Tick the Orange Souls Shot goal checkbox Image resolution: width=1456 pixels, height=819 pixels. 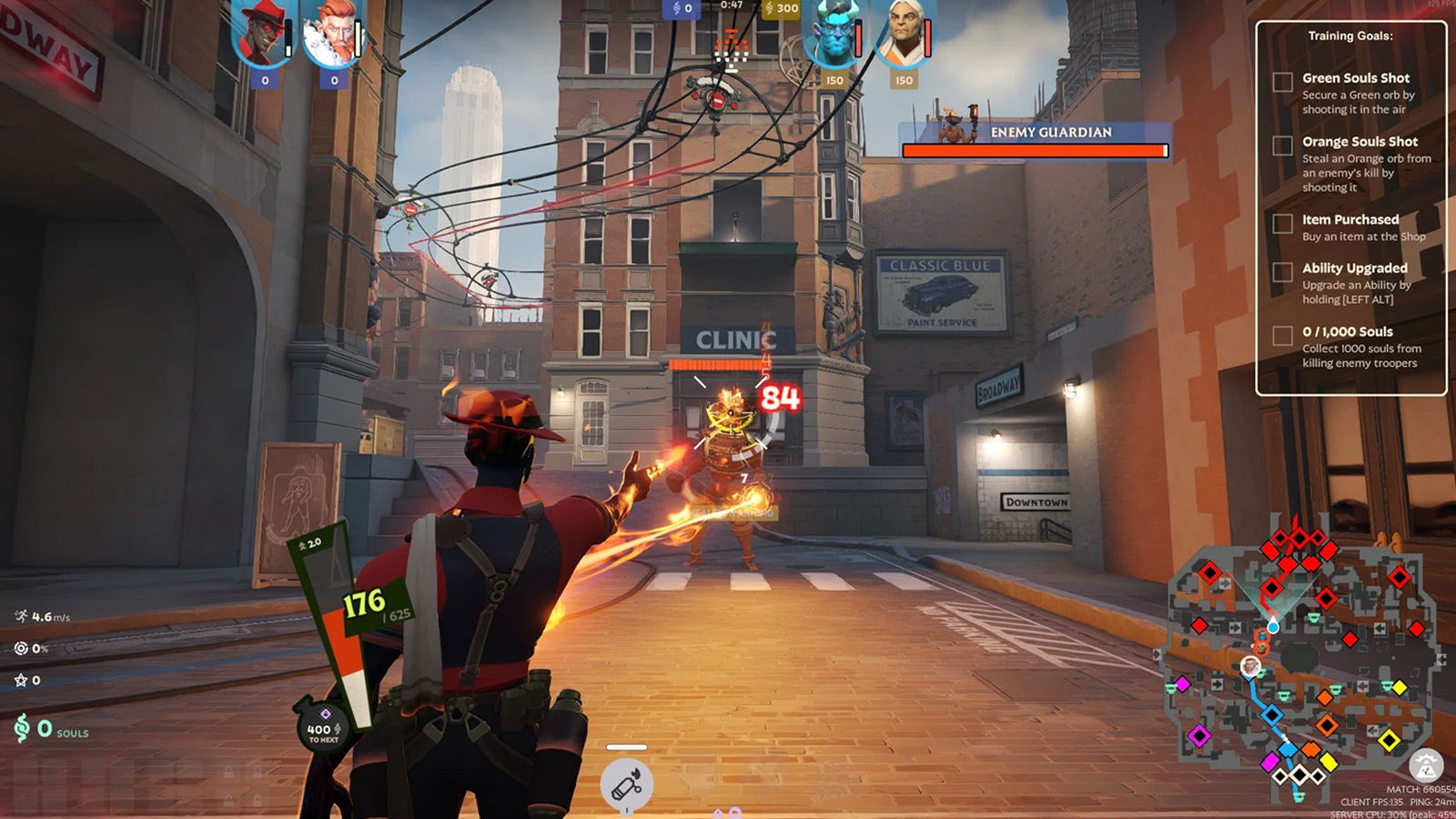[x=1282, y=146]
